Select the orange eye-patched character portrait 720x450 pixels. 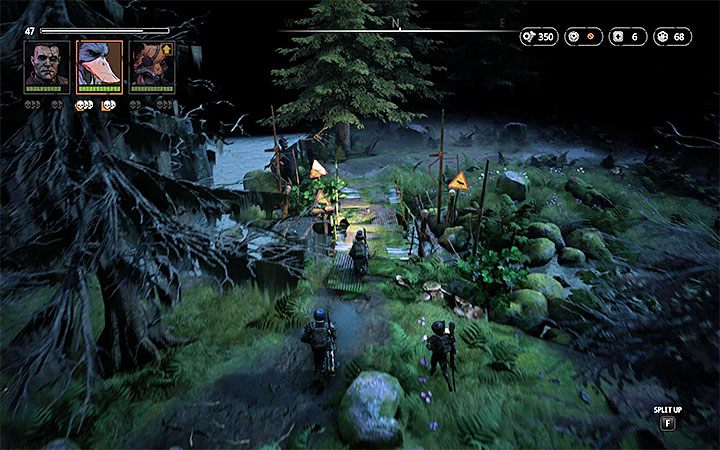tap(151, 66)
